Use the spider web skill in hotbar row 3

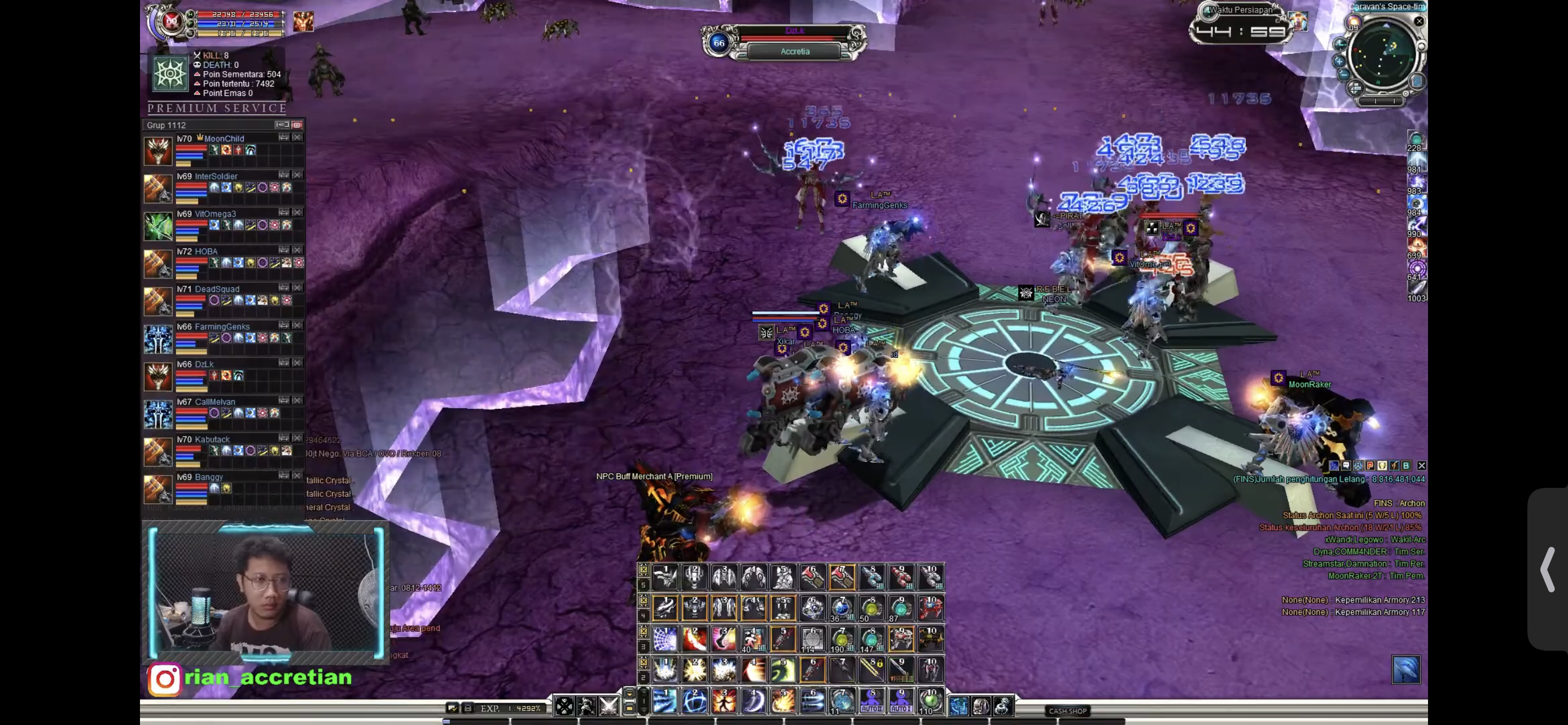(665, 639)
